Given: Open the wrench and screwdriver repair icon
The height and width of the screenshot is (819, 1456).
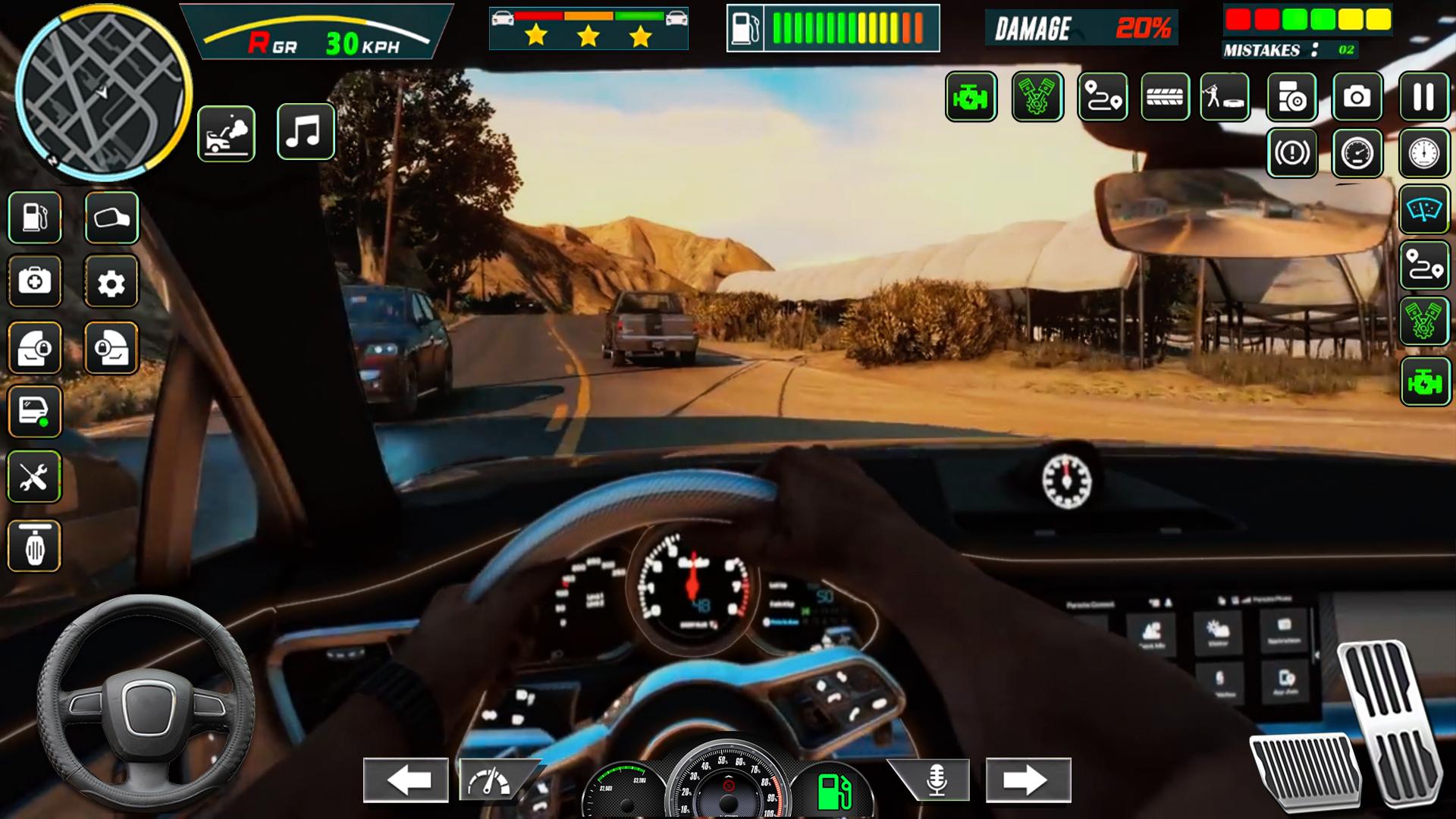Looking at the screenshot, I should pos(34,478).
